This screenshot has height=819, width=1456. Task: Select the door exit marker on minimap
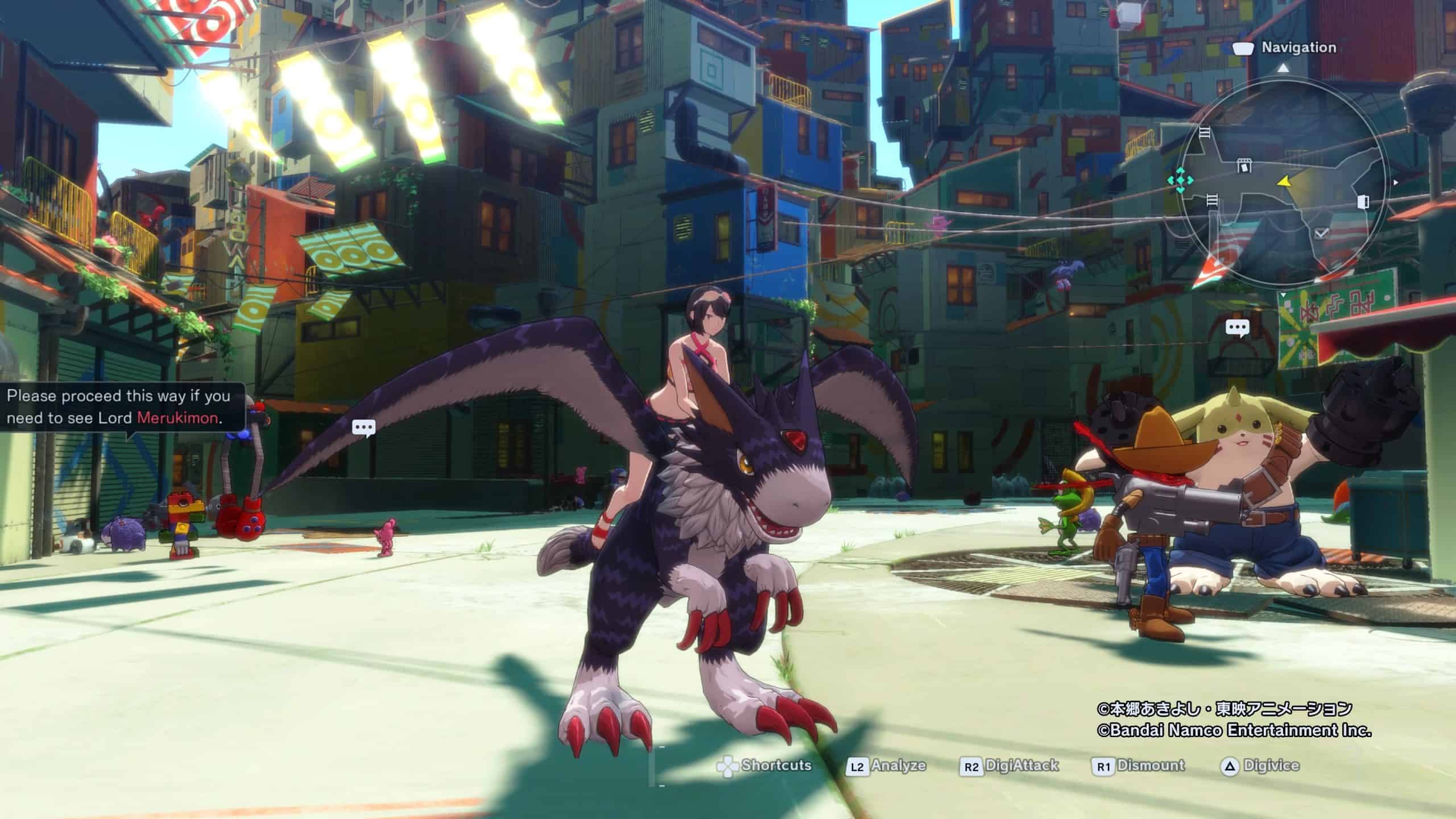pos(1363,202)
